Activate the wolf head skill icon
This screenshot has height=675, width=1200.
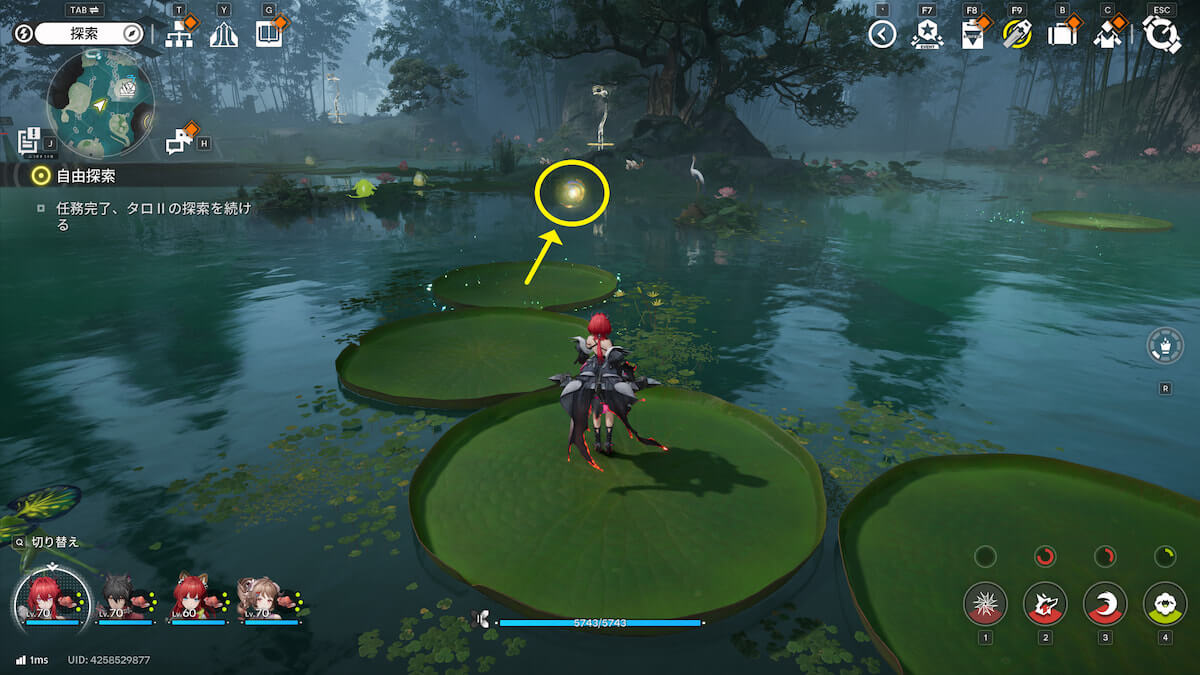[1045, 603]
